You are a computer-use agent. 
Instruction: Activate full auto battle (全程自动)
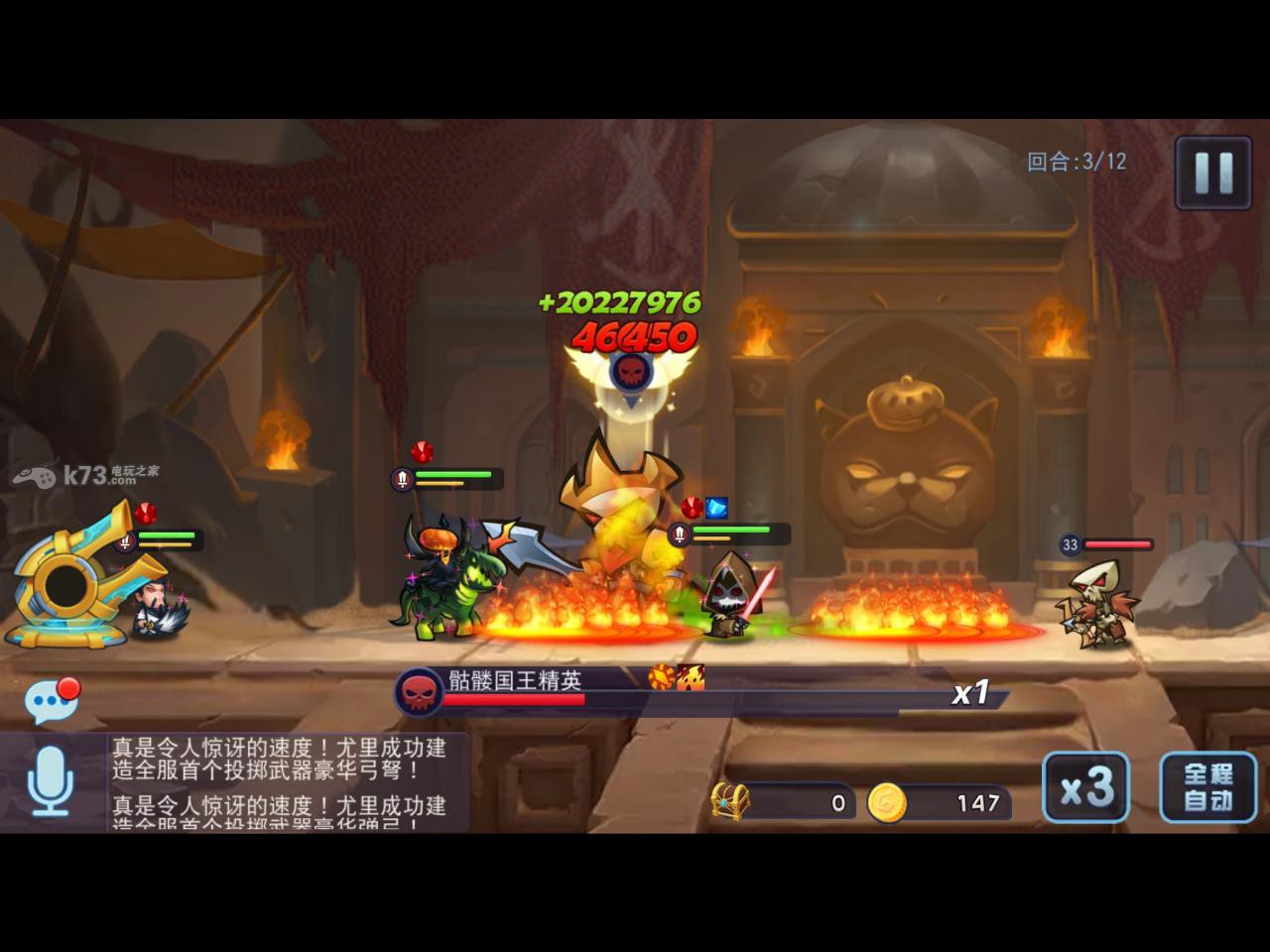click(x=1207, y=787)
